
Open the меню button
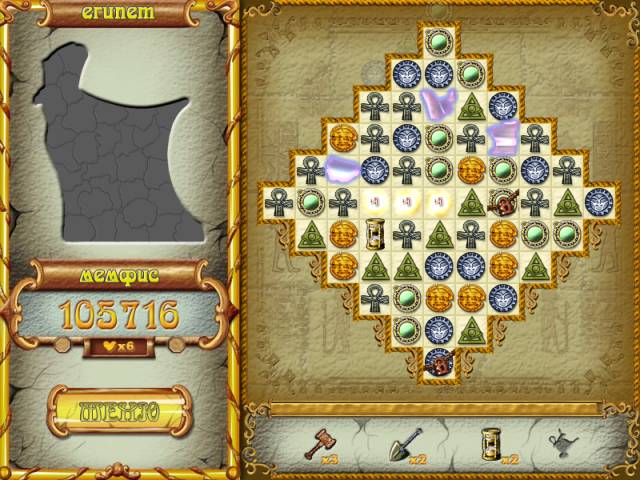(x=119, y=412)
